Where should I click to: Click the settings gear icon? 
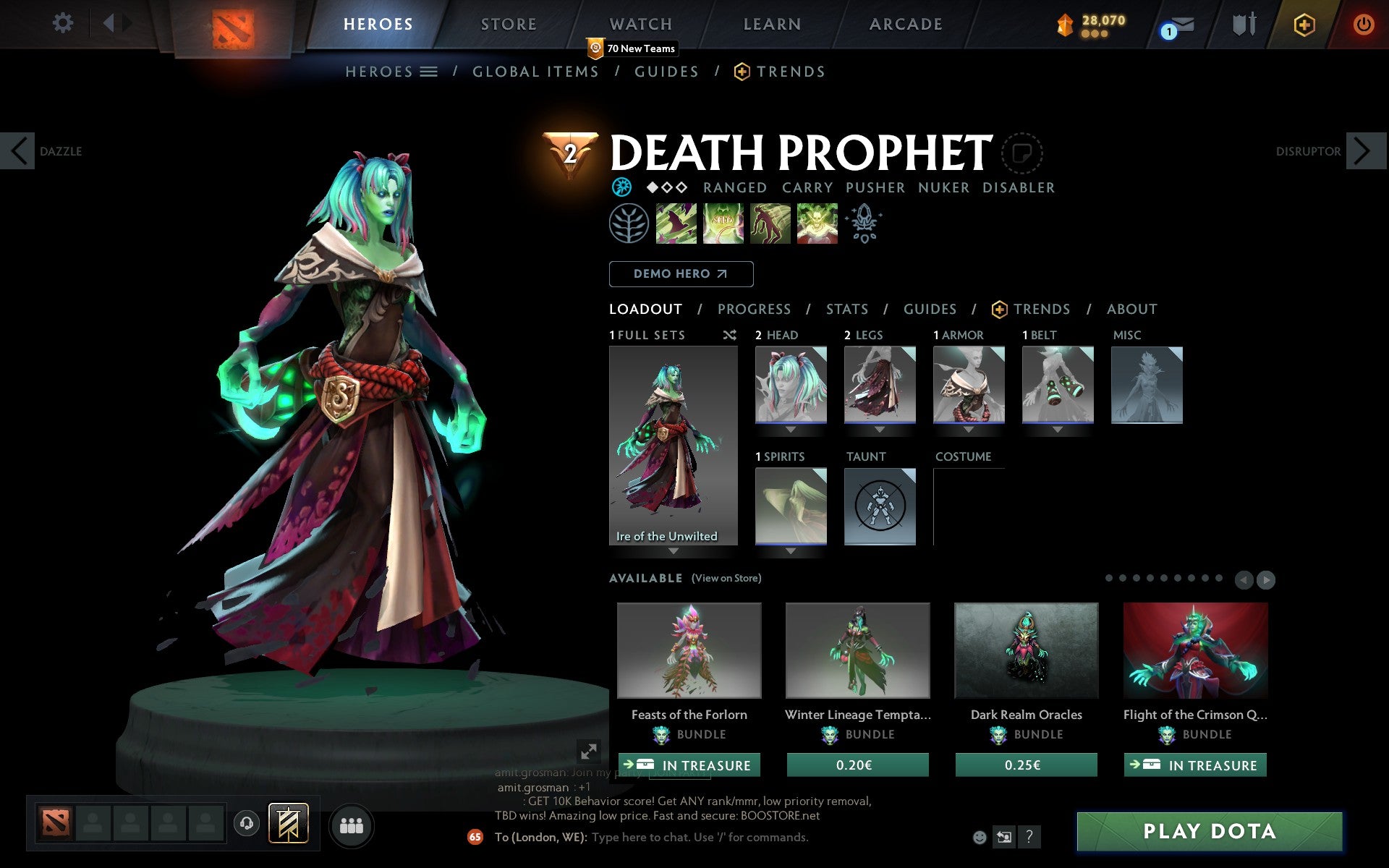pos(64,23)
